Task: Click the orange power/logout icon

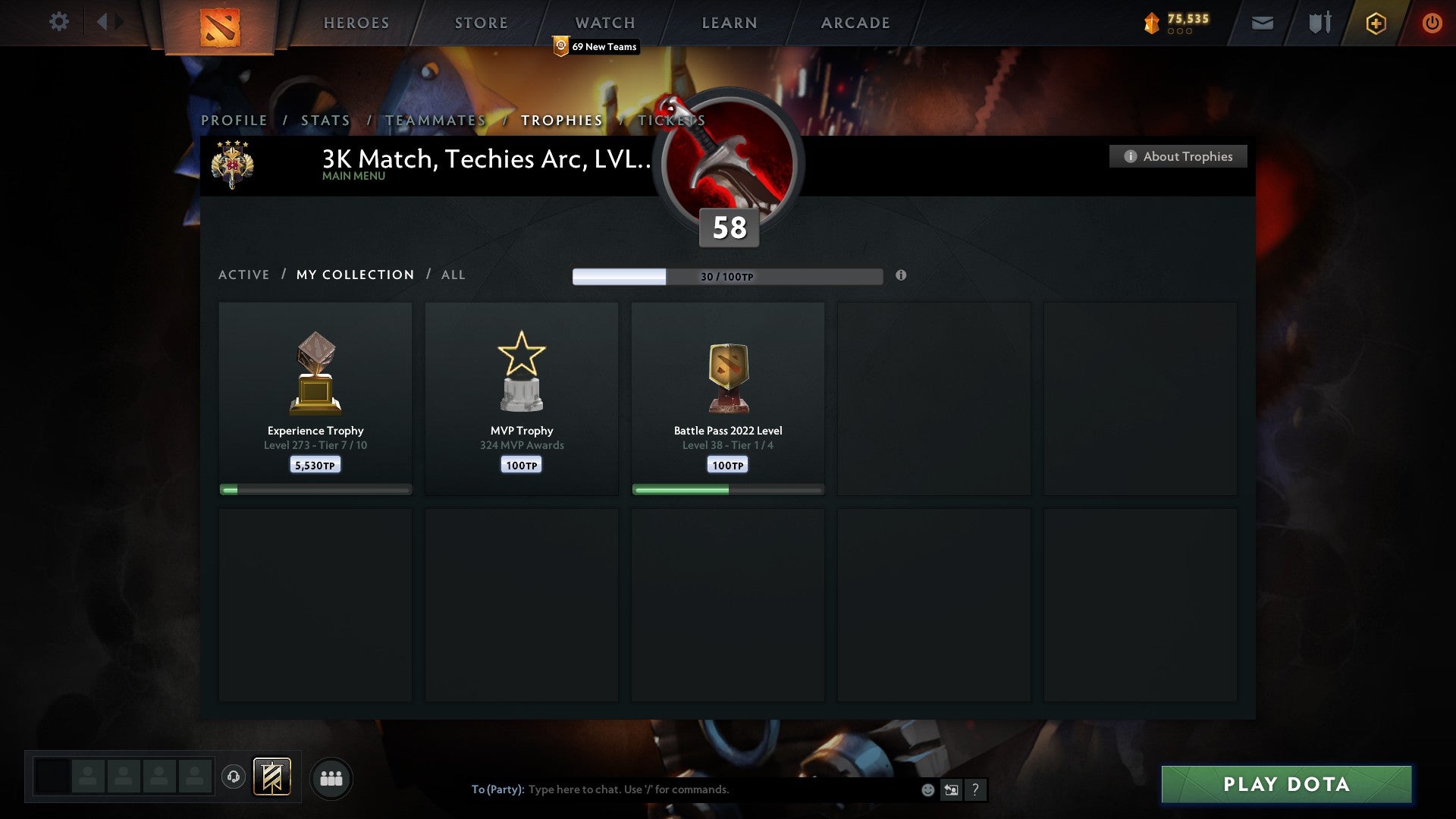Action: tap(1432, 23)
